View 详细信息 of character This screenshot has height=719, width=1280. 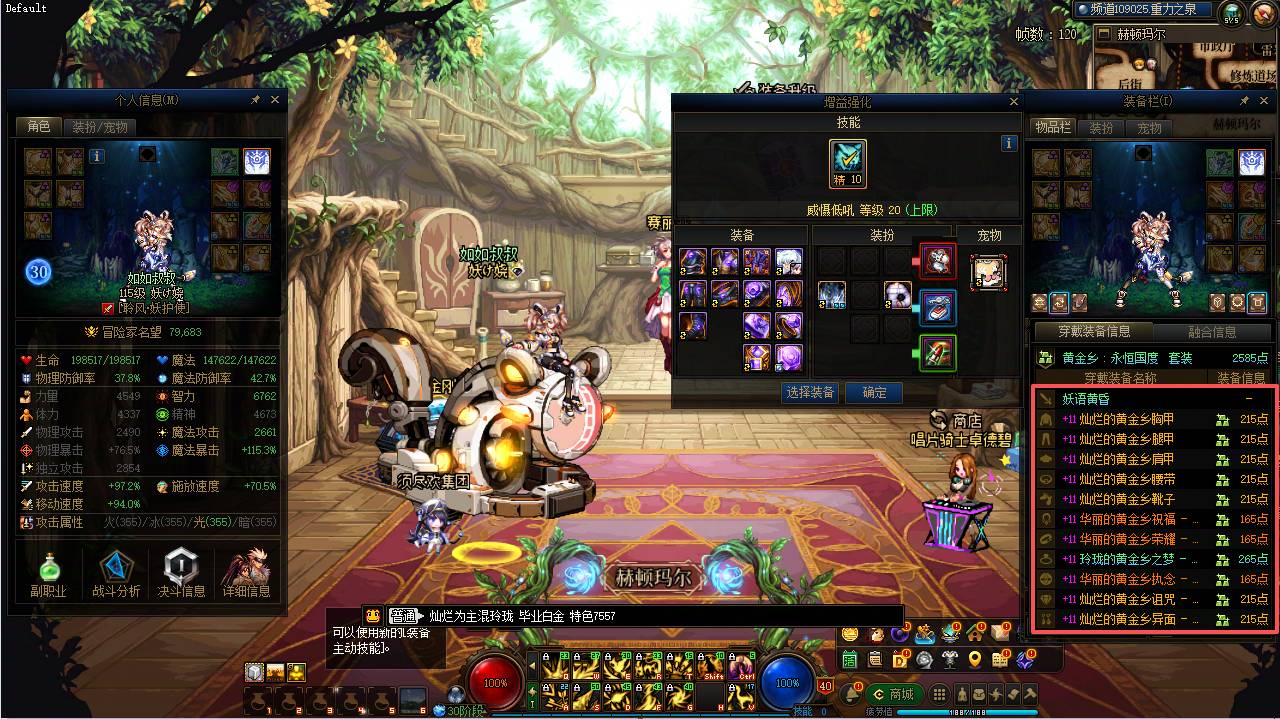click(246, 575)
